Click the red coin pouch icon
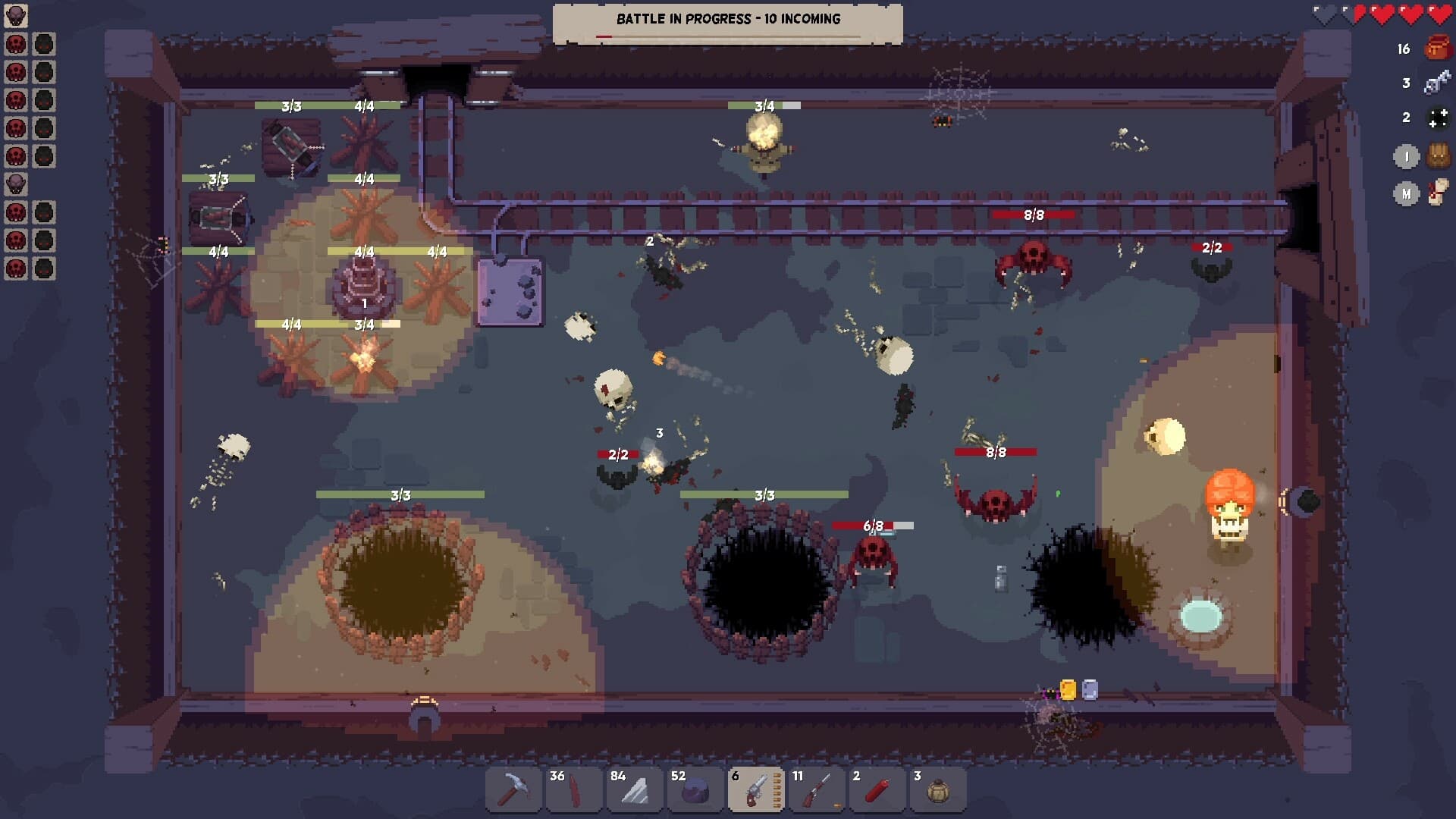This screenshot has width=1456, height=819. point(1437,48)
